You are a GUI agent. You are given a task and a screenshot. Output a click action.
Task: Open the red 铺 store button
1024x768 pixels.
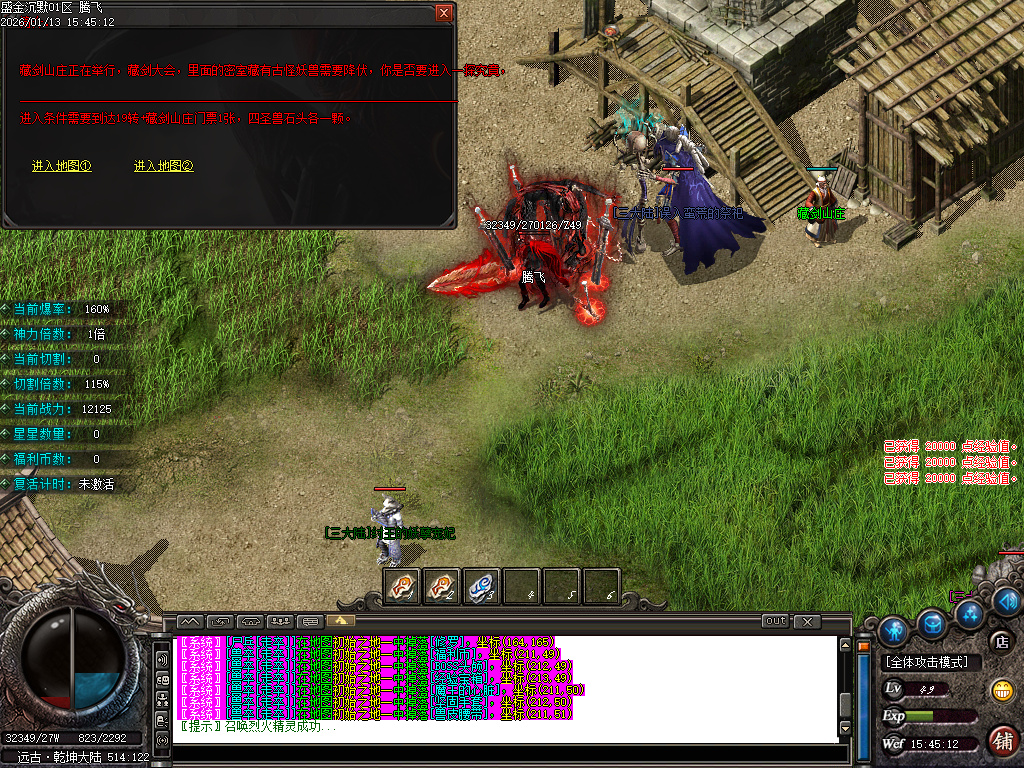1002,741
